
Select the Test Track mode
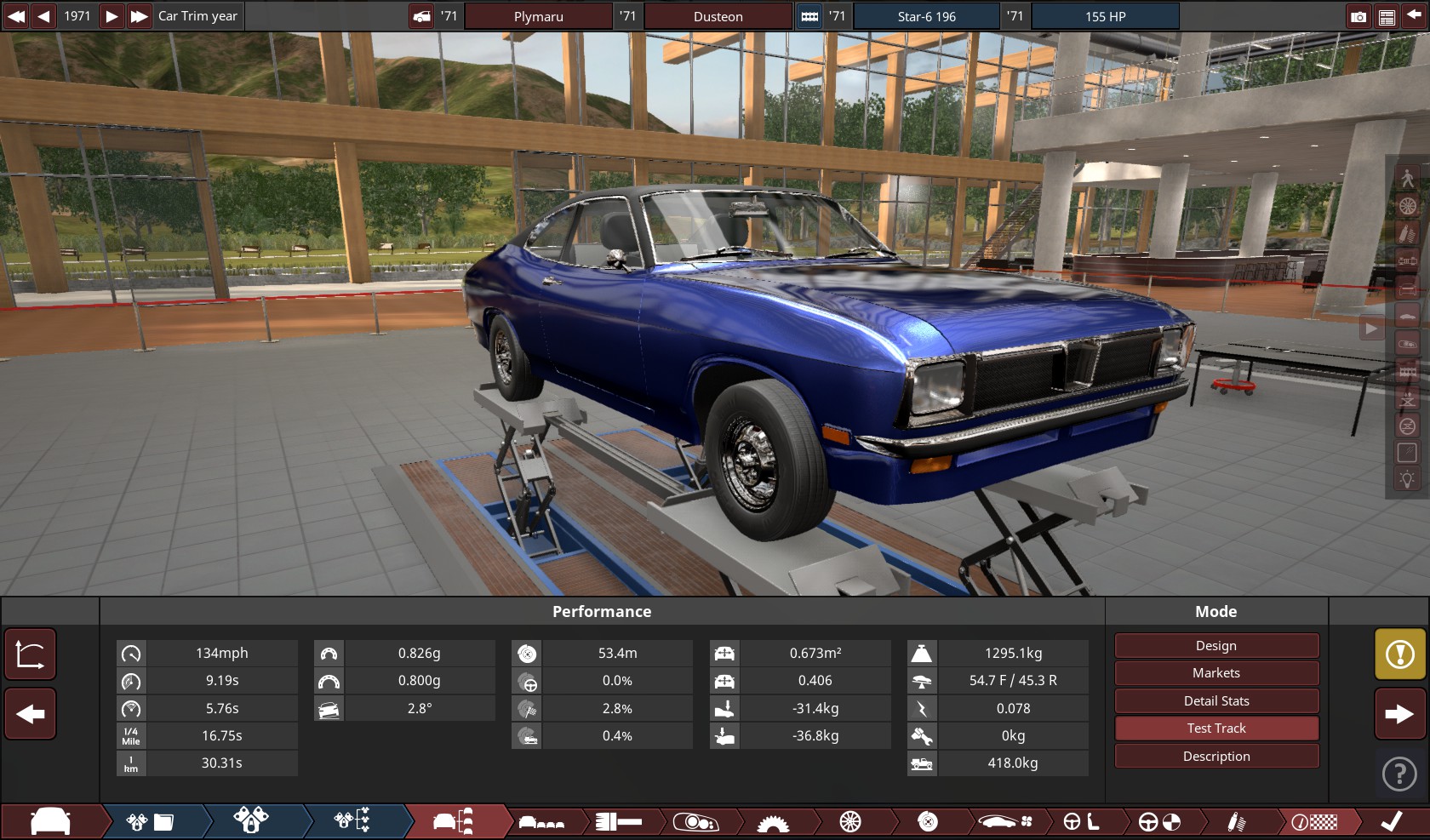click(x=1215, y=729)
